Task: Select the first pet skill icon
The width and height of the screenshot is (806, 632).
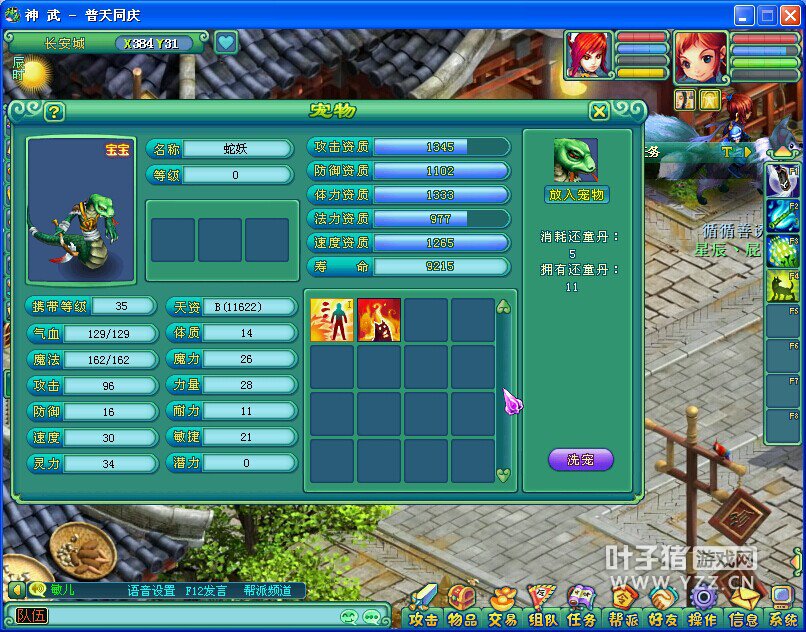Action: pos(332,320)
